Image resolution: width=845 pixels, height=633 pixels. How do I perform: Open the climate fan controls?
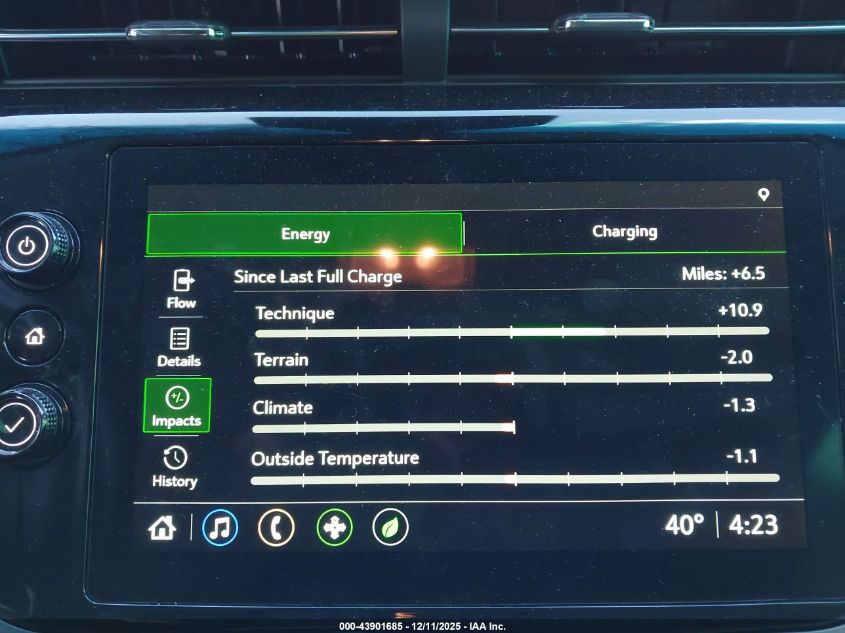[334, 528]
